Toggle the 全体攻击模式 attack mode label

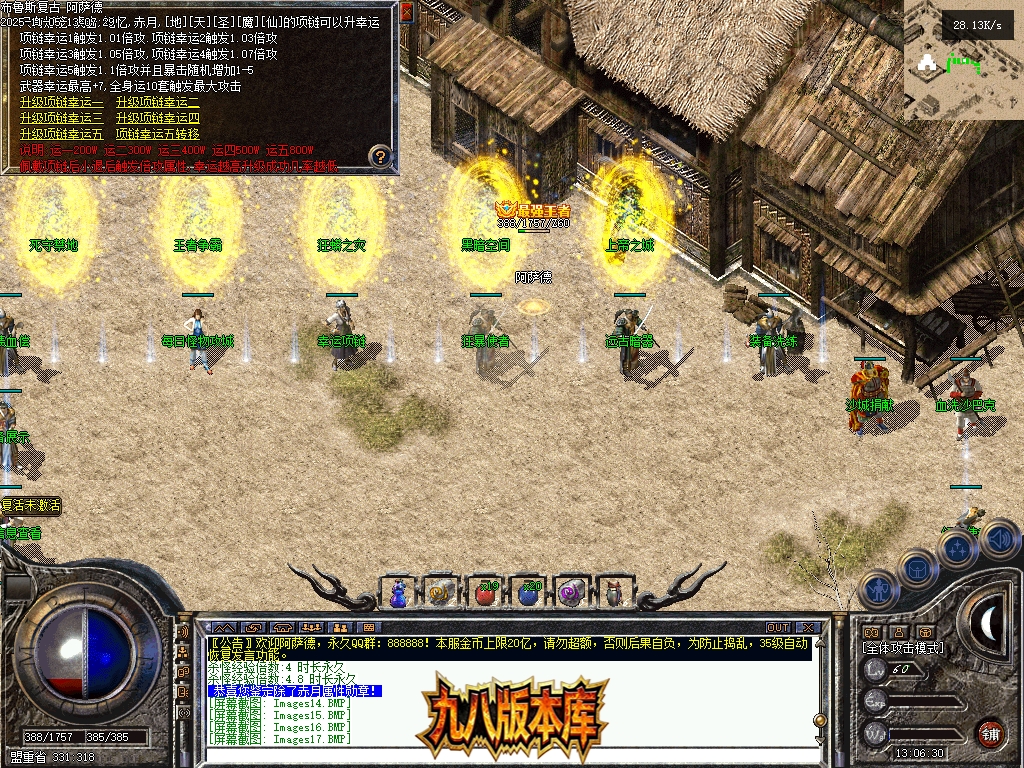click(x=903, y=648)
